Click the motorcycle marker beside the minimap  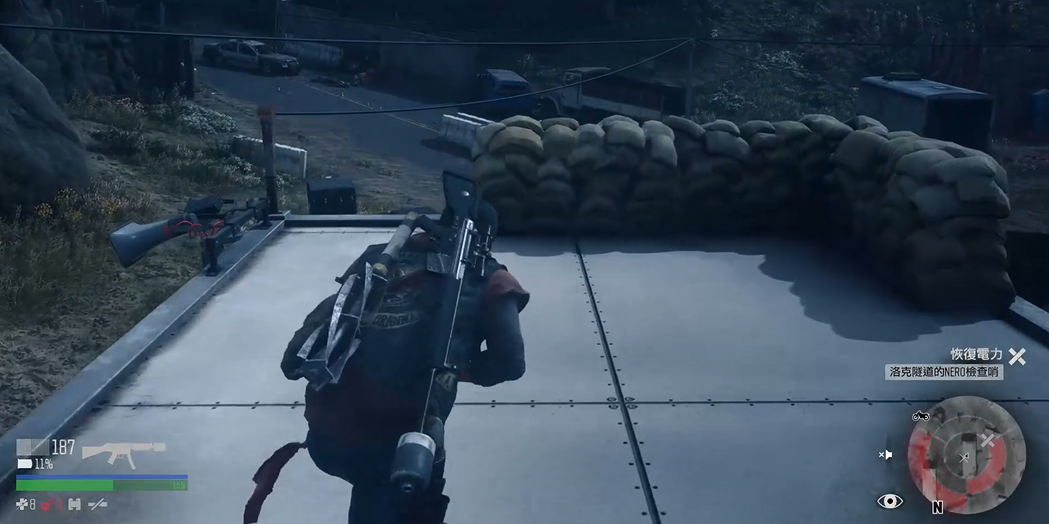(x=921, y=415)
